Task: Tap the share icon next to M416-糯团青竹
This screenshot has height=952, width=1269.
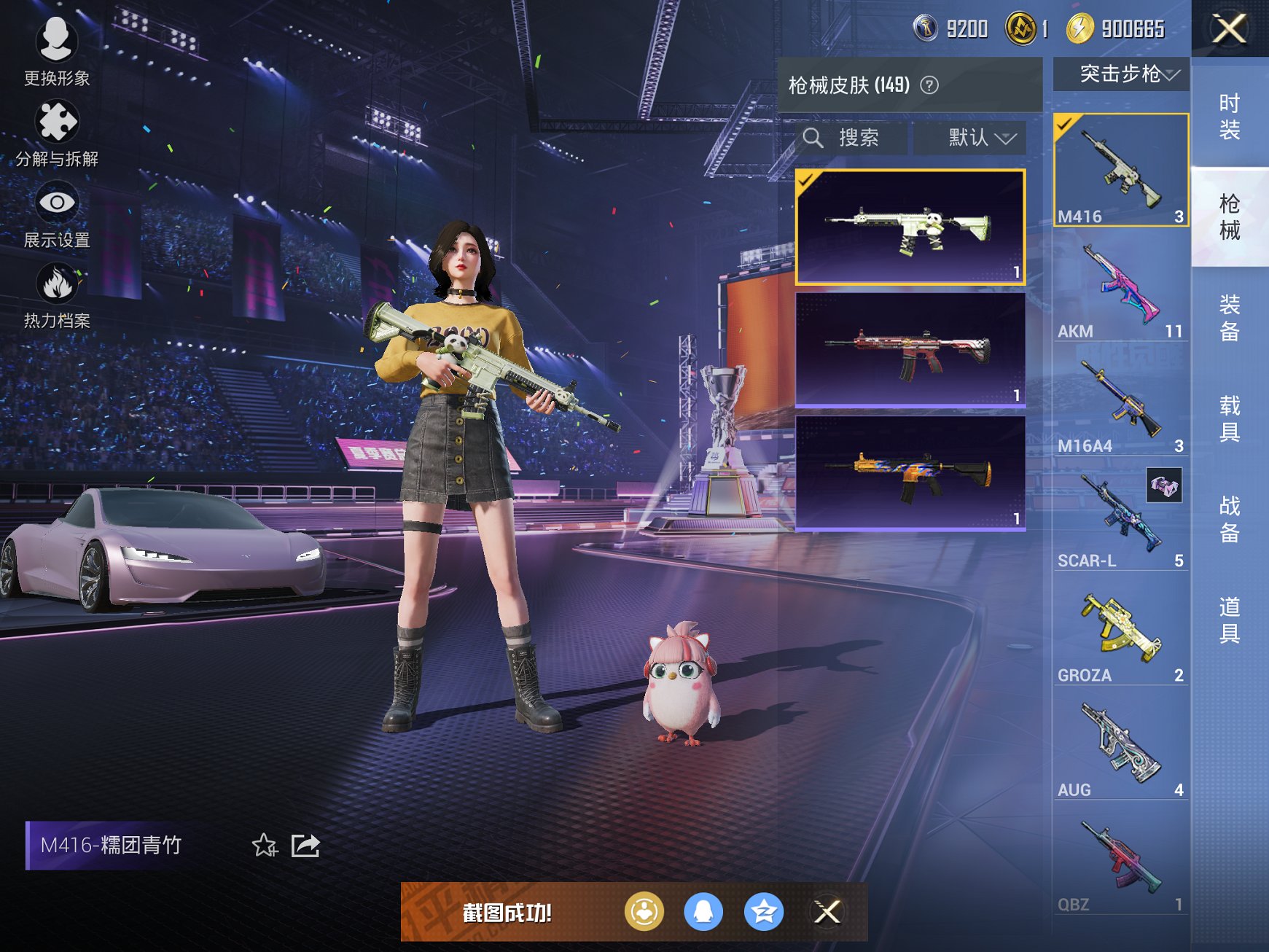Action: 307,846
